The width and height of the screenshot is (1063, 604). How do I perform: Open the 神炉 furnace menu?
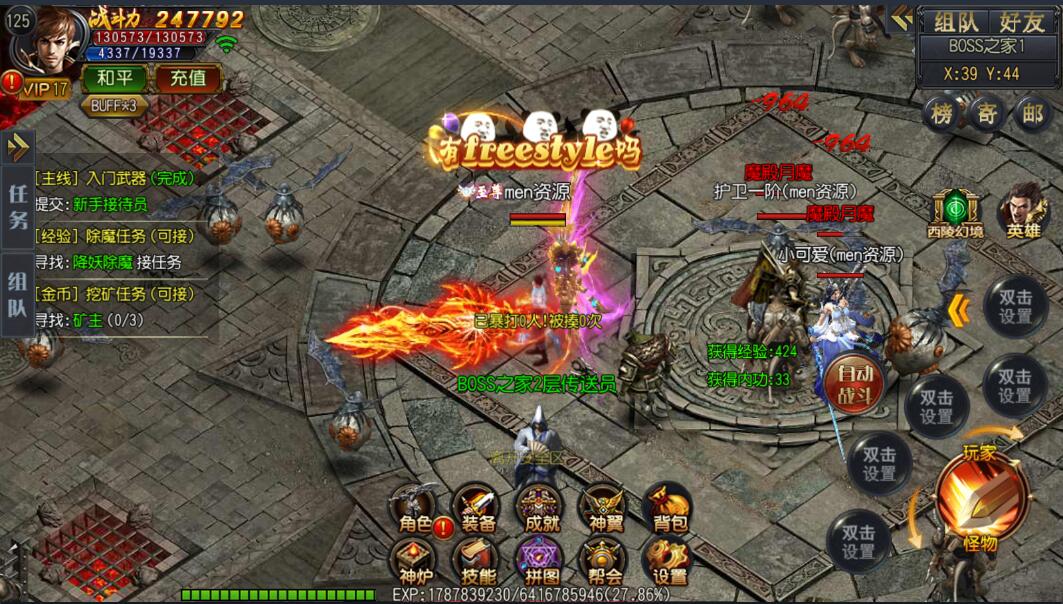click(x=413, y=561)
